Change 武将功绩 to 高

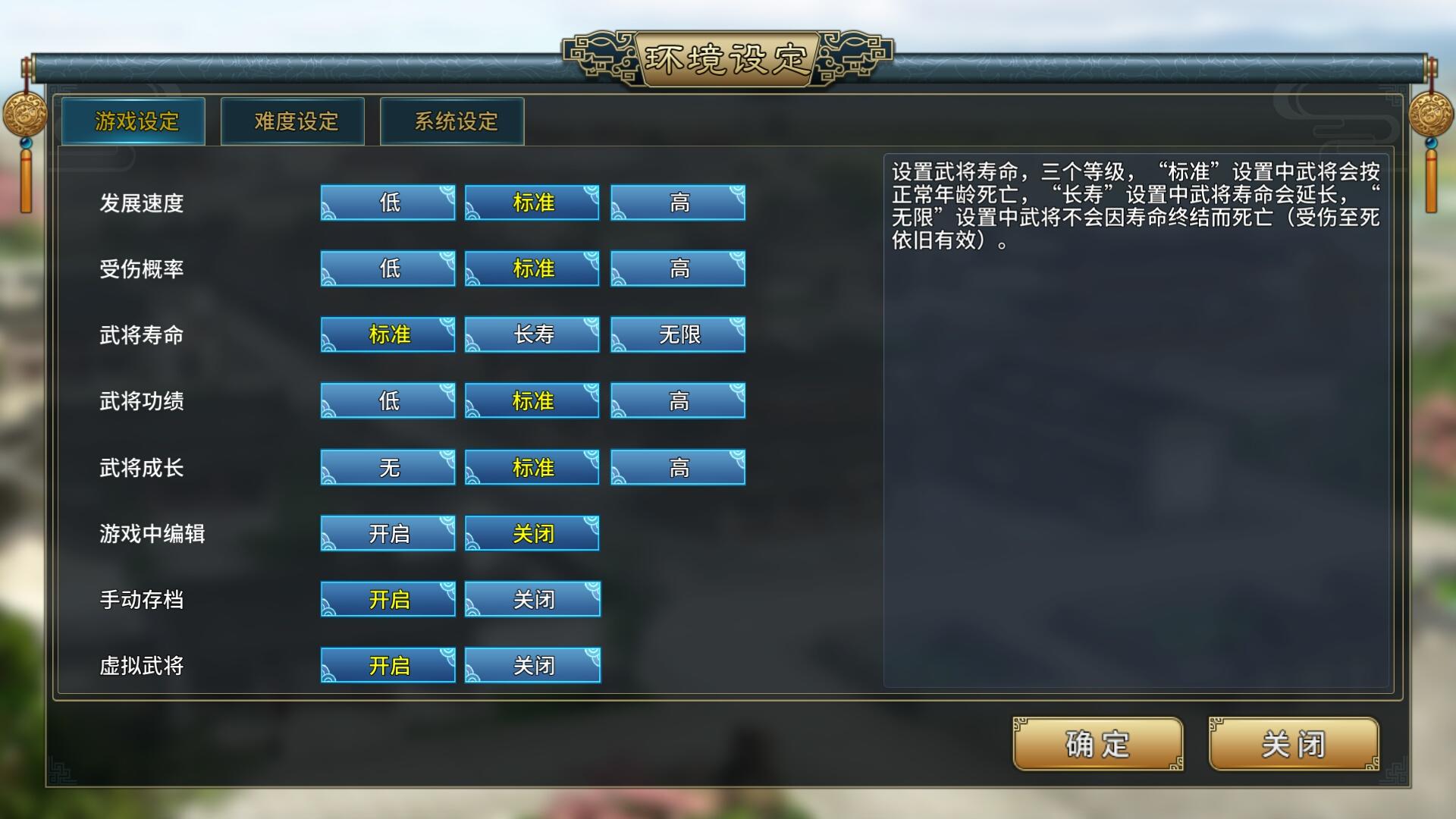click(677, 400)
